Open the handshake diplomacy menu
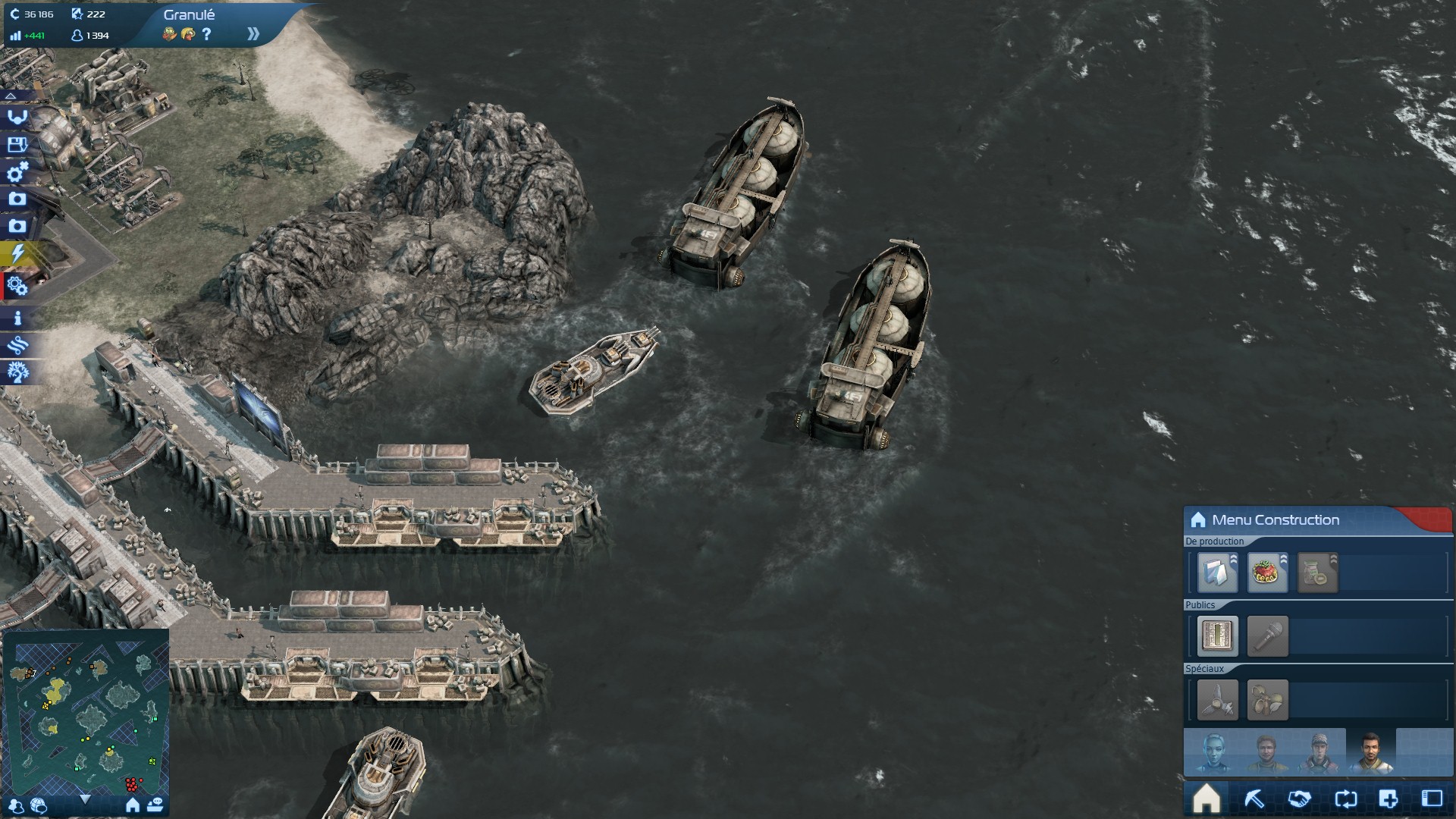 coord(1299,799)
